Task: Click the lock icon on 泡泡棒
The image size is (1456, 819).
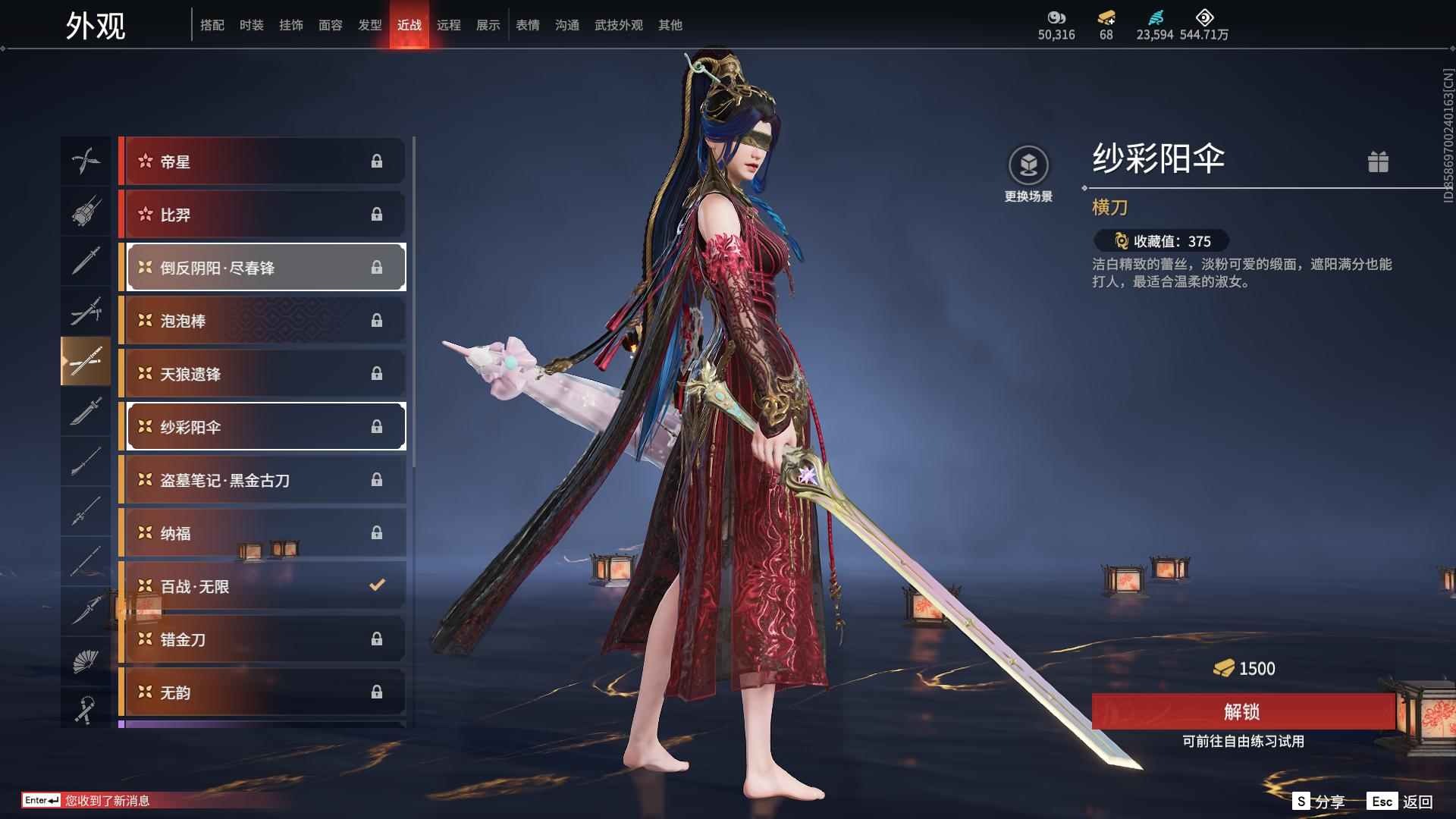Action: (x=377, y=320)
